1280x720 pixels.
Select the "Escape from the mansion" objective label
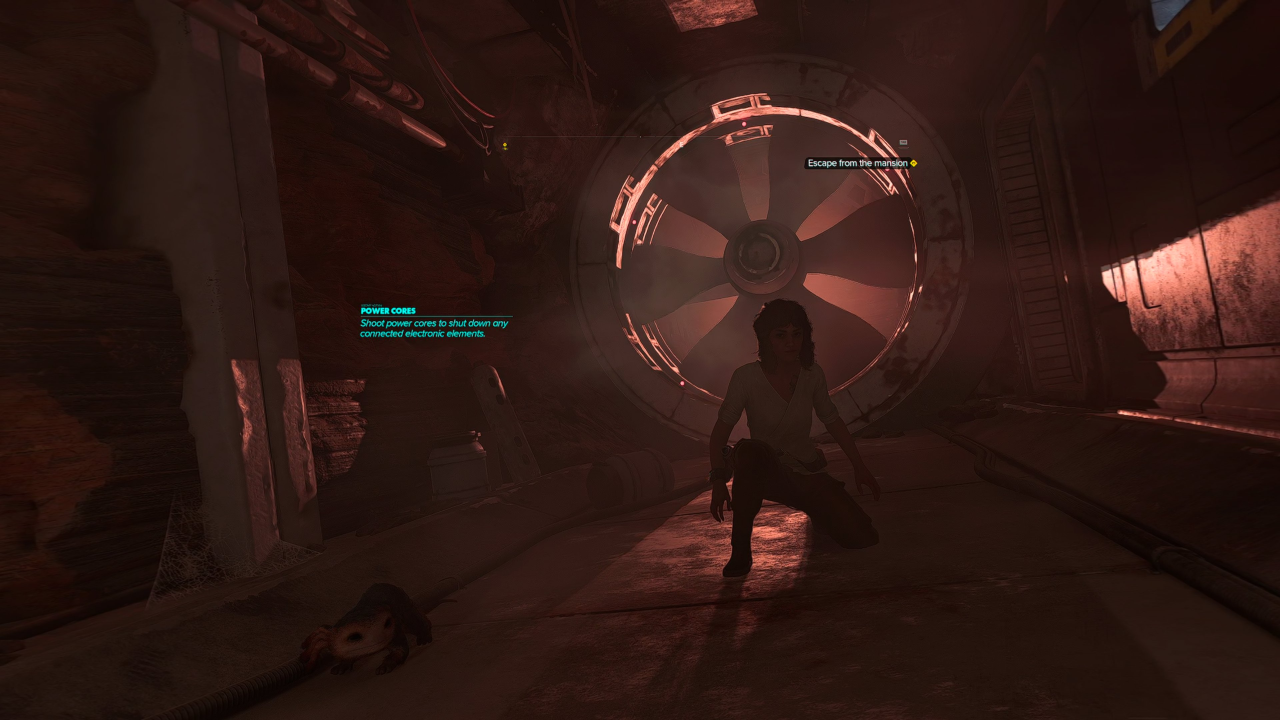pos(857,163)
